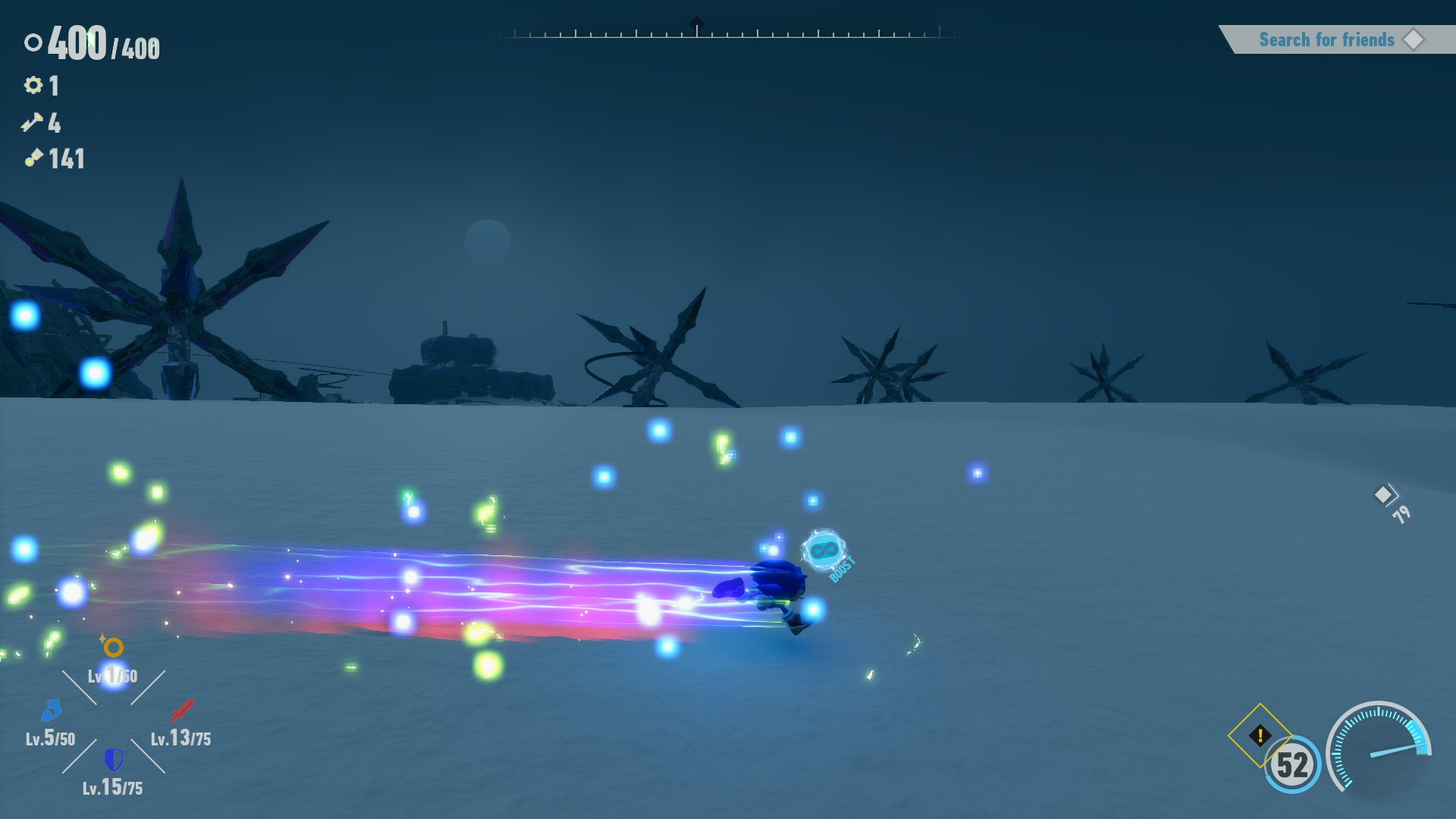The height and width of the screenshot is (819, 1456).
Task: Switch to the speedometer display showing 52
Action: coord(1292,766)
